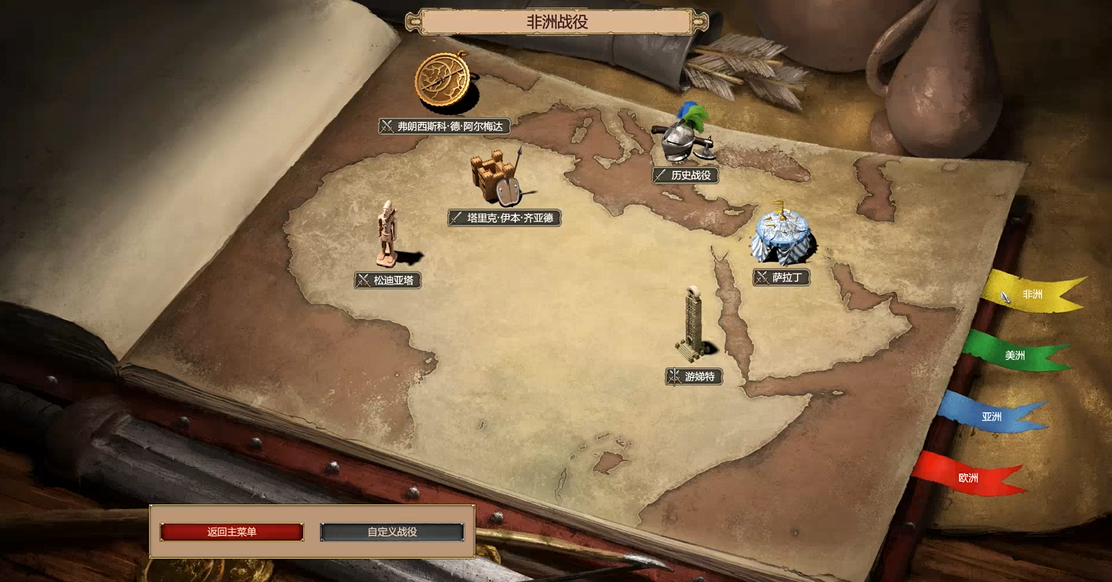Open the 历史战役 historical battles
The image size is (1112, 582).
(686, 175)
